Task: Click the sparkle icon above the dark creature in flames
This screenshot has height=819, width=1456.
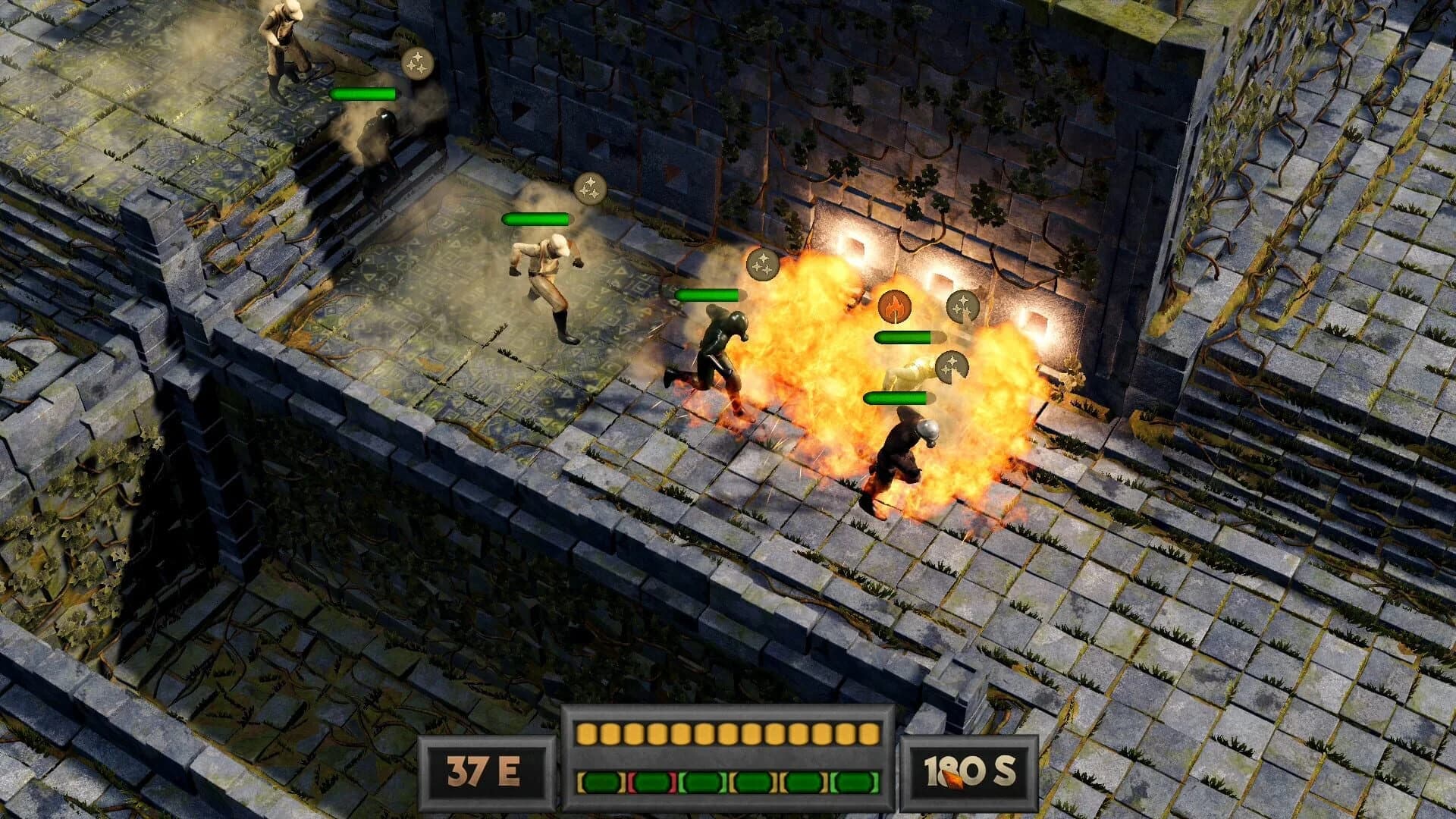Action: pos(763,266)
